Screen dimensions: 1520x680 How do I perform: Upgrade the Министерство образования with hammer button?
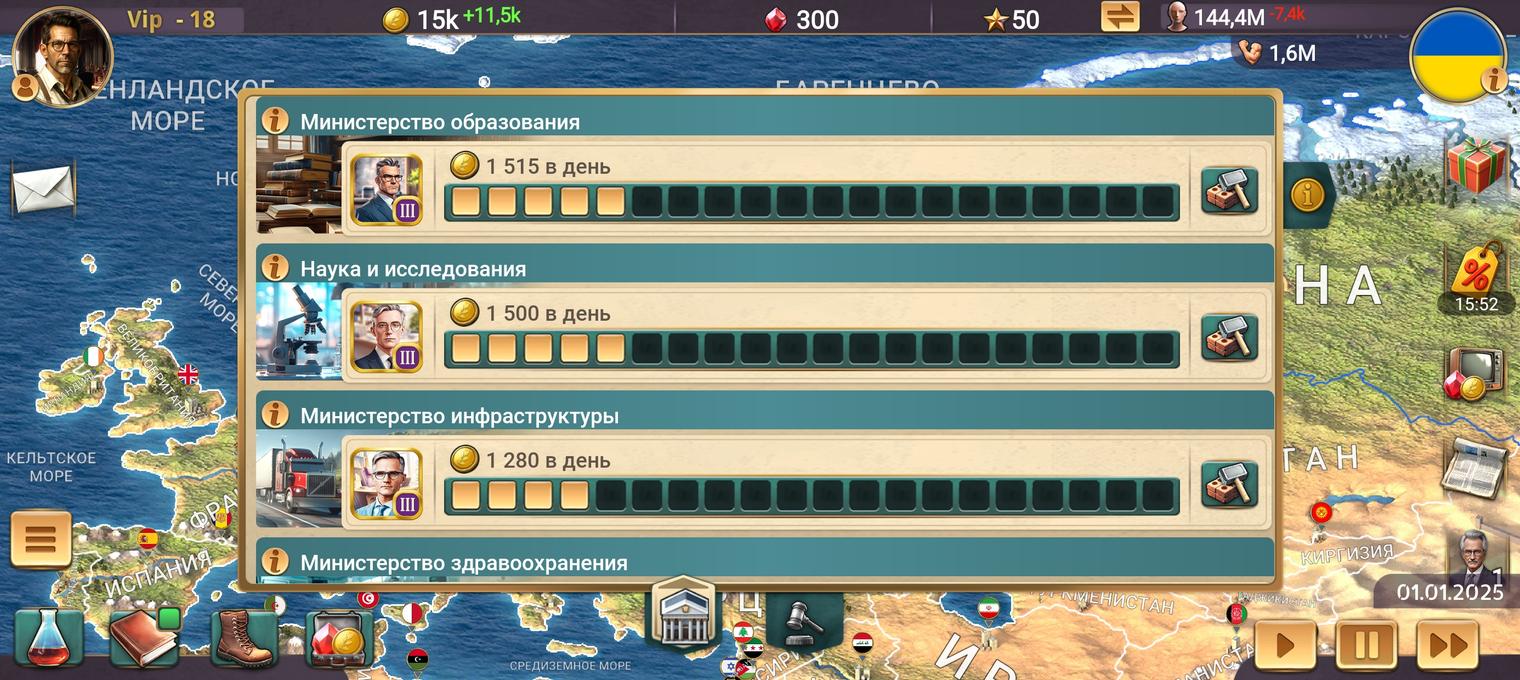click(x=1229, y=190)
